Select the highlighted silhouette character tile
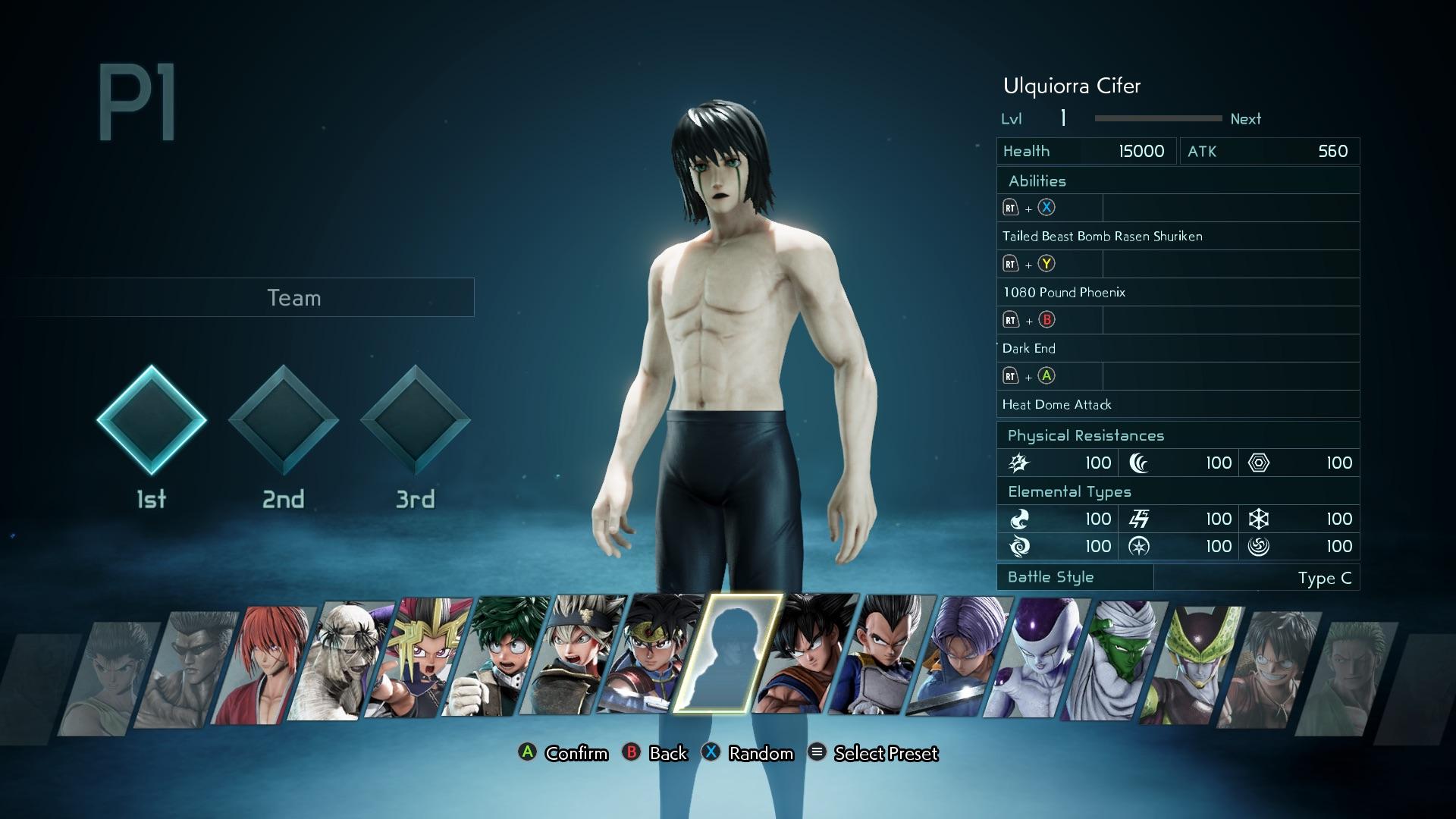Viewport: 1456px width, 819px height. (x=728, y=654)
